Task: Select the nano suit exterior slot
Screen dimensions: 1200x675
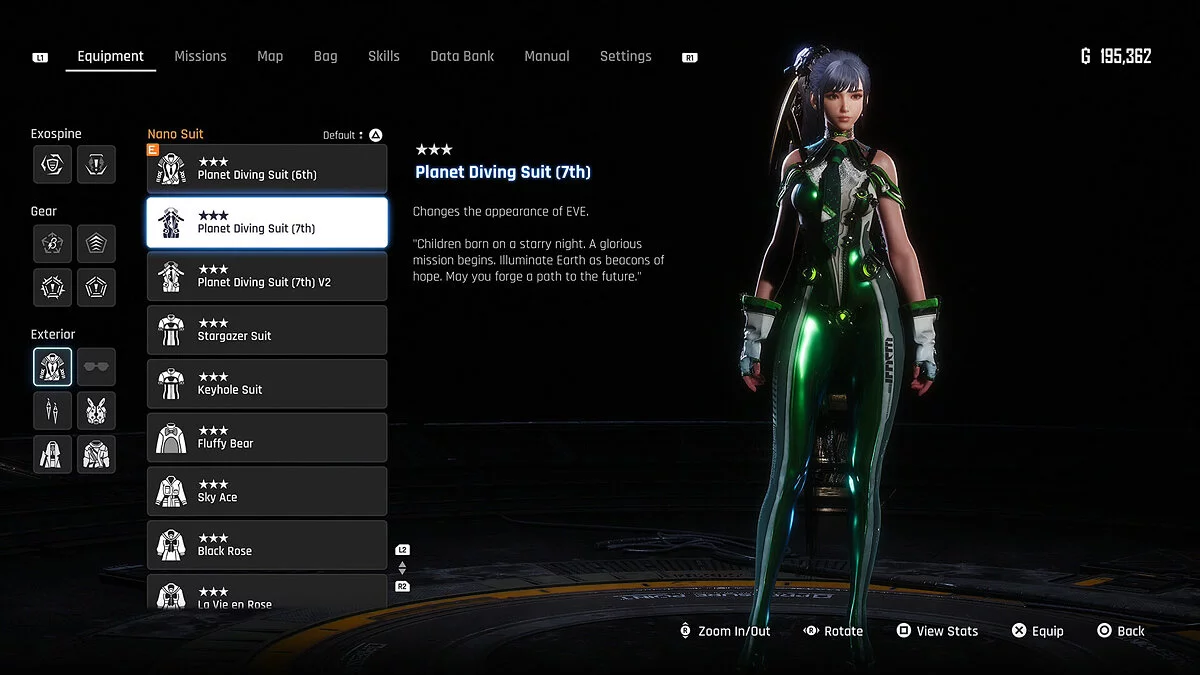Action: point(52,367)
